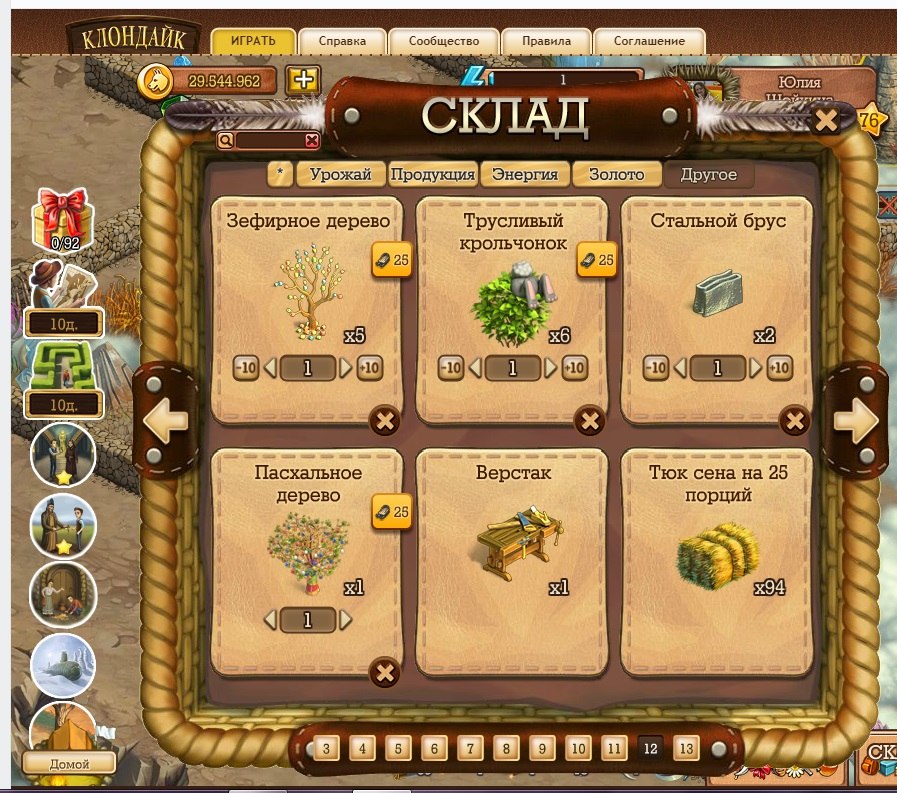Switch to the Урожай tab
897x793 pixels.
[340, 174]
